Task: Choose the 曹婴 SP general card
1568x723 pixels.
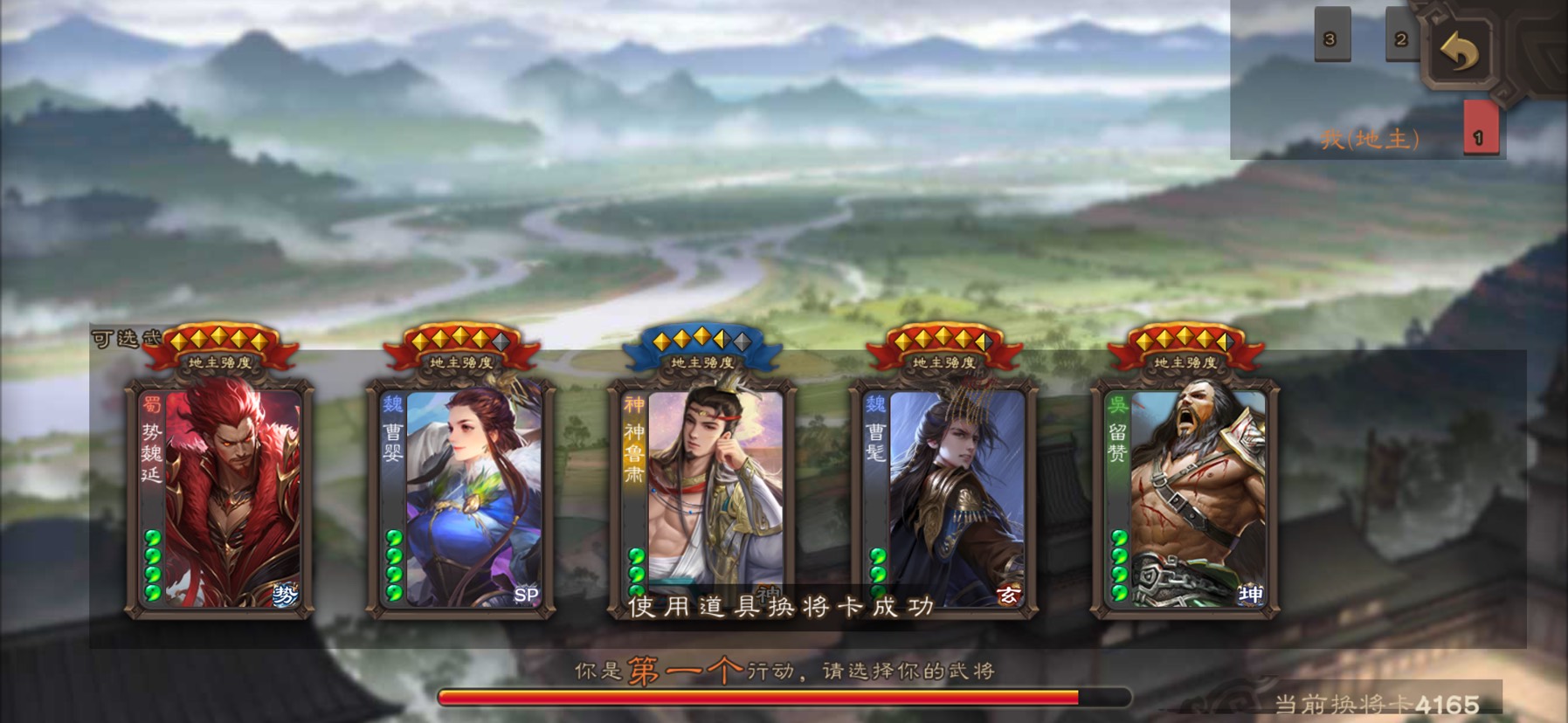Action: click(461, 498)
